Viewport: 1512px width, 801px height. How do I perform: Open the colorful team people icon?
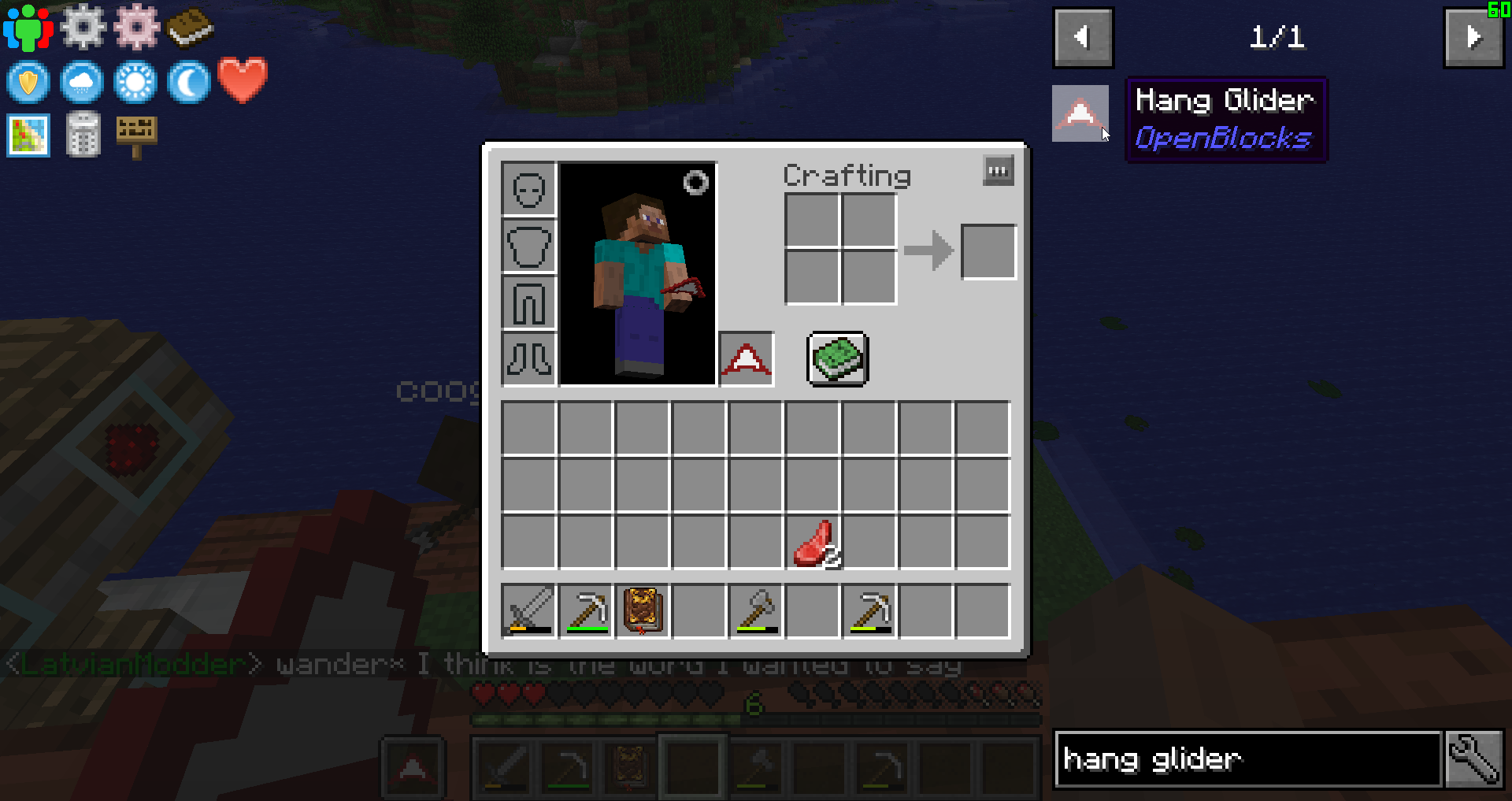coord(28,28)
